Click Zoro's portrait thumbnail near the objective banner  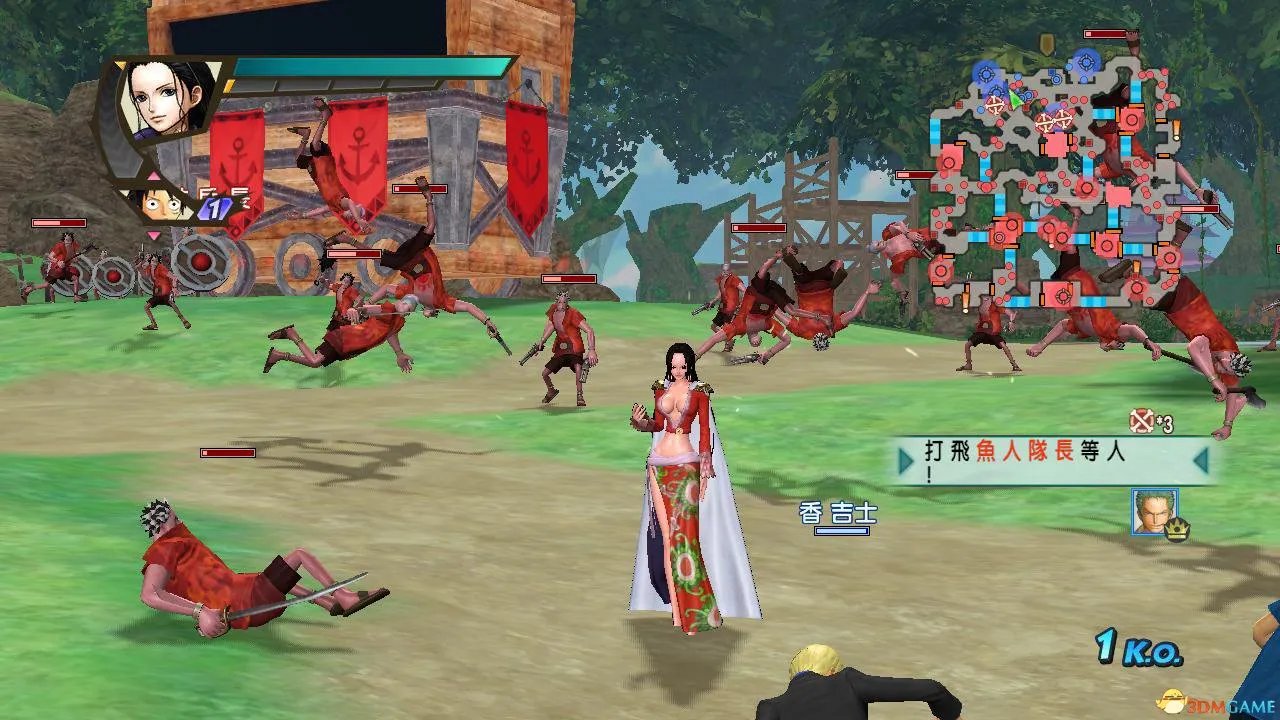coord(1153,511)
